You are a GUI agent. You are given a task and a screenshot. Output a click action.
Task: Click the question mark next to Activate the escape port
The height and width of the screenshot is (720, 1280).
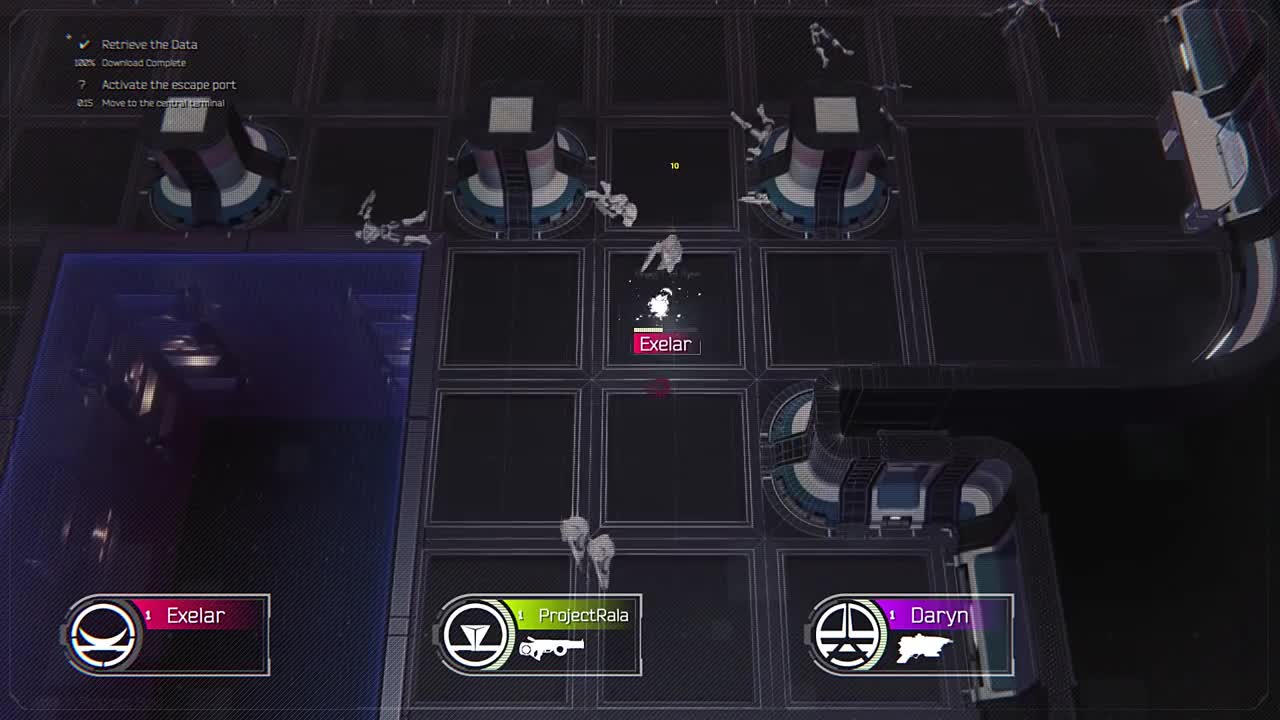[x=82, y=85]
